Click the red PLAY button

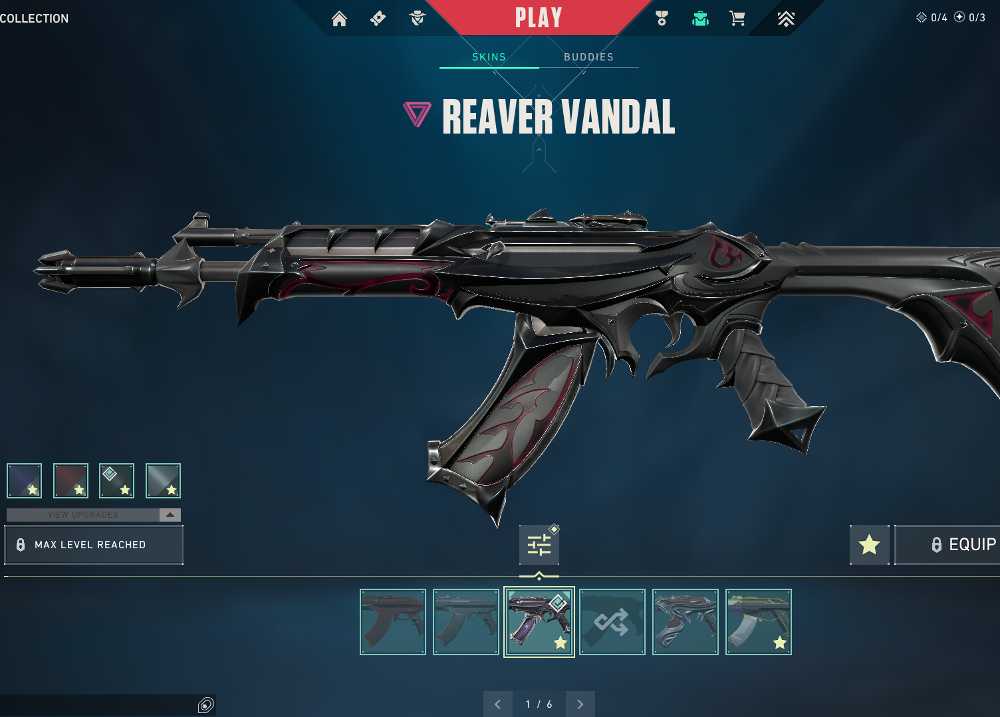pyautogui.click(x=538, y=17)
